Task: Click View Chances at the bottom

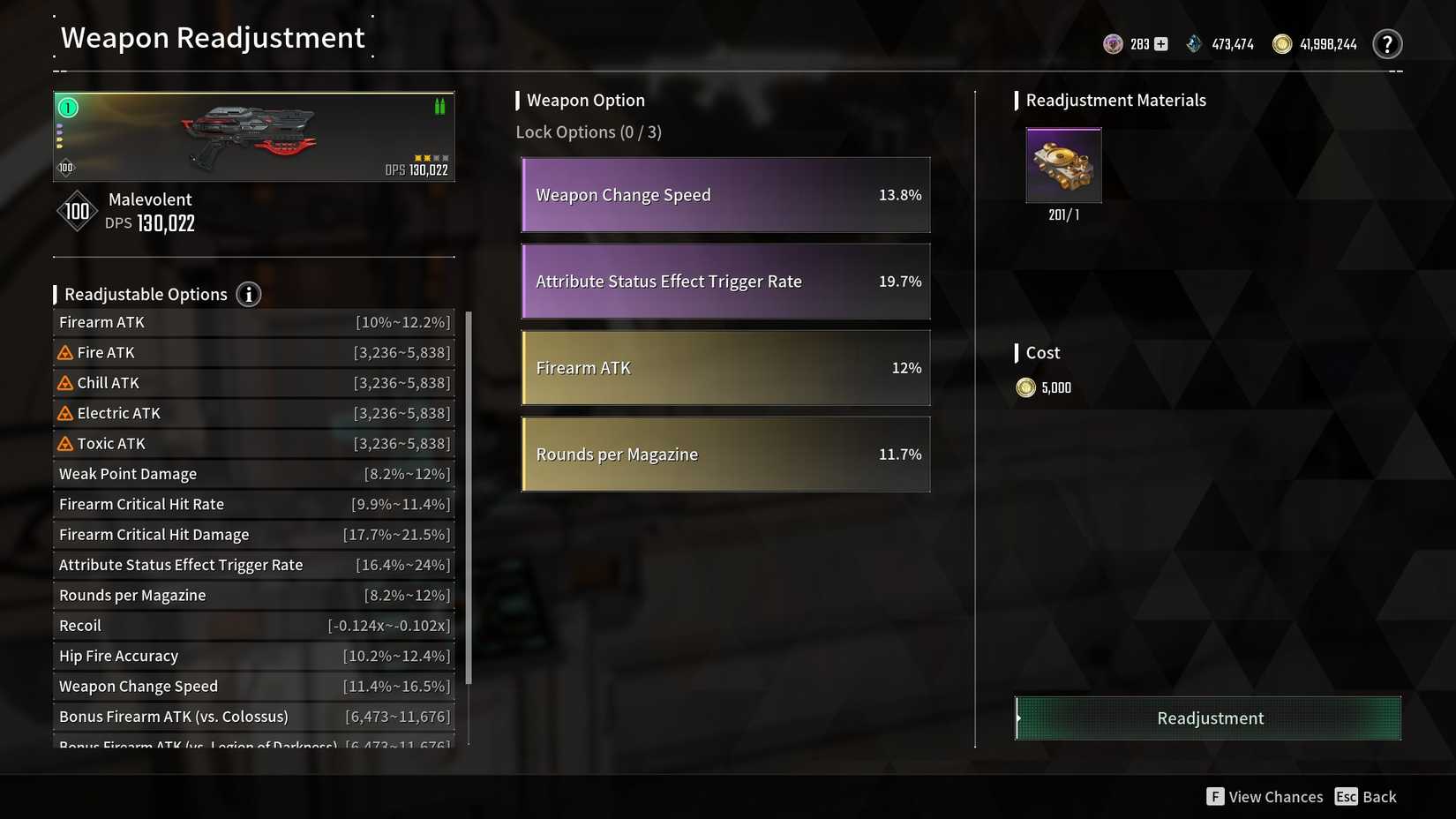Action: pyautogui.click(x=1274, y=796)
